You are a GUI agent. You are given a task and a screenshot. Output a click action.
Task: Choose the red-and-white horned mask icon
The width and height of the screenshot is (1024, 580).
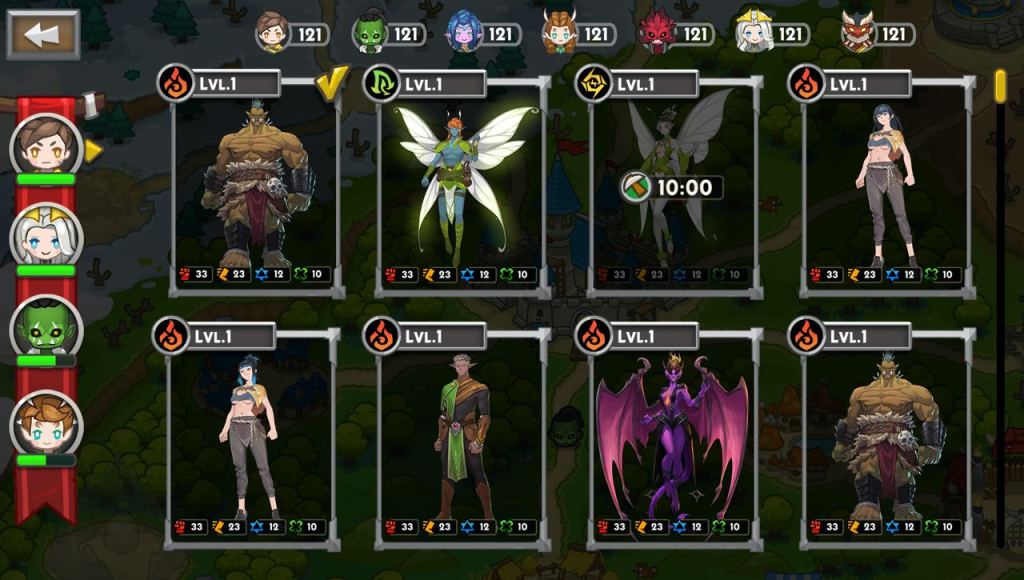pos(858,33)
